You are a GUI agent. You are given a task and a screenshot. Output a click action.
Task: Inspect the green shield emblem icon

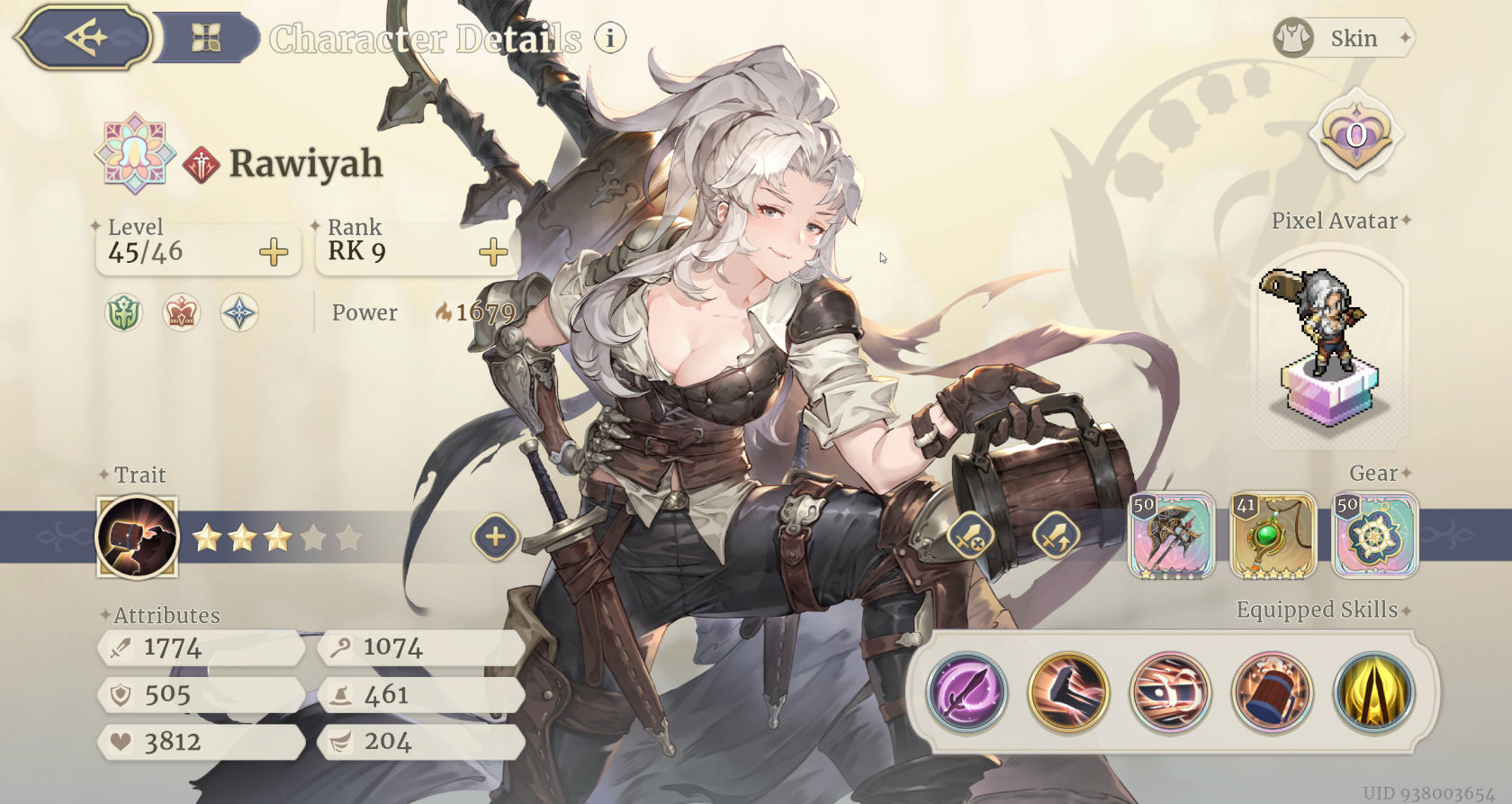pyautogui.click(x=124, y=313)
